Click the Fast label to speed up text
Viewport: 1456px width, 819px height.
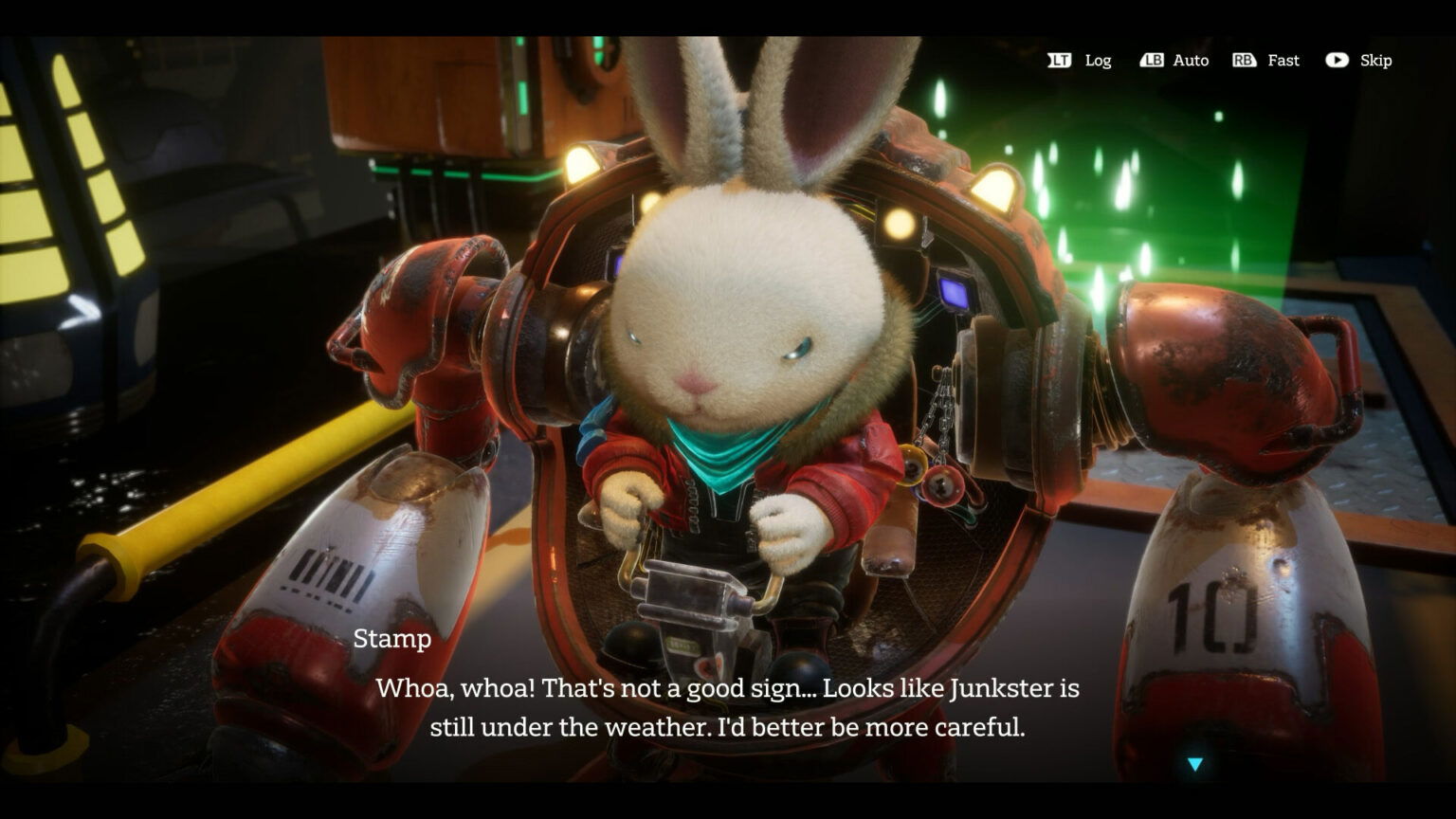pos(1283,60)
